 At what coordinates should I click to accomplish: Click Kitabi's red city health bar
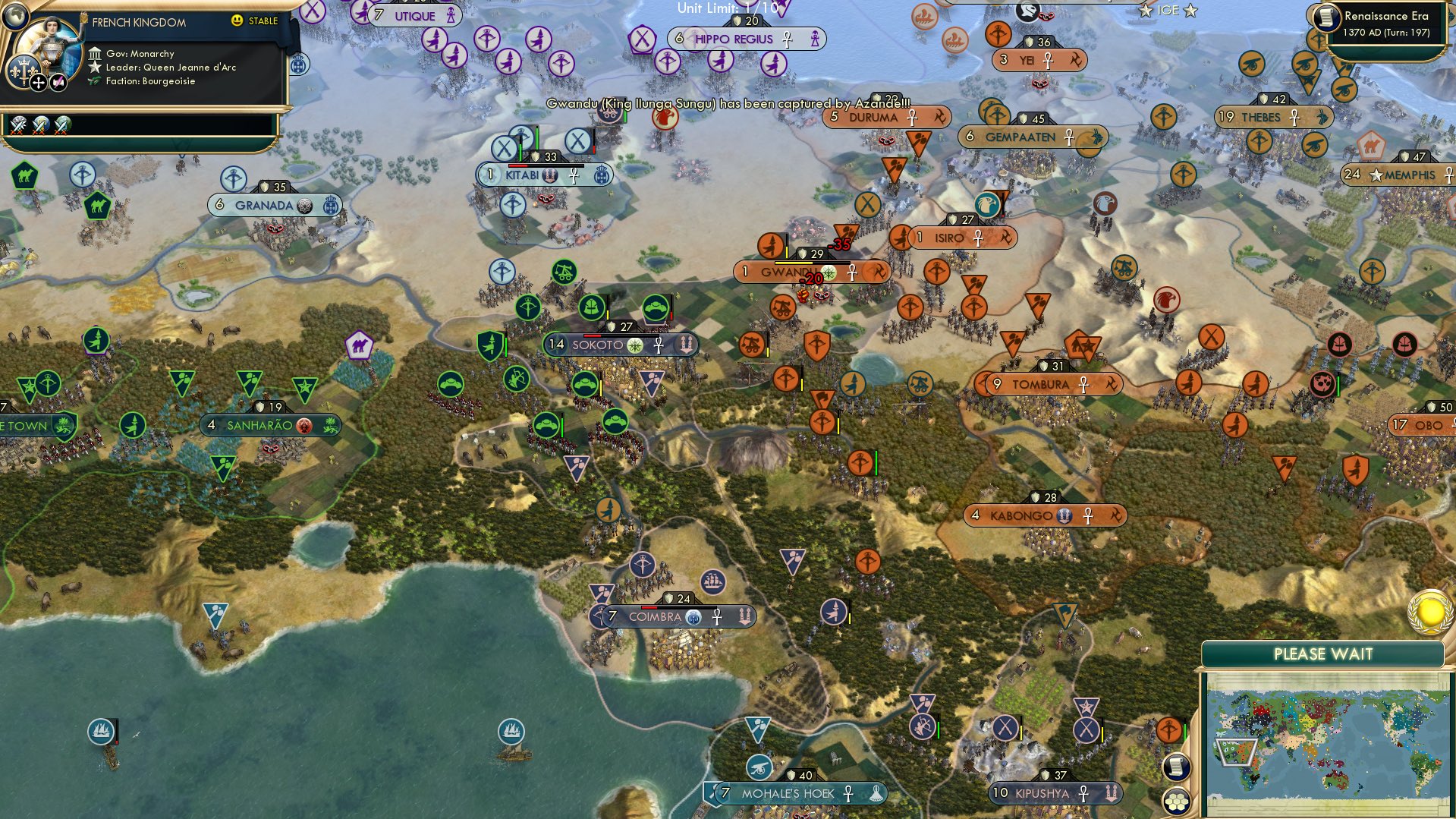click(x=517, y=165)
